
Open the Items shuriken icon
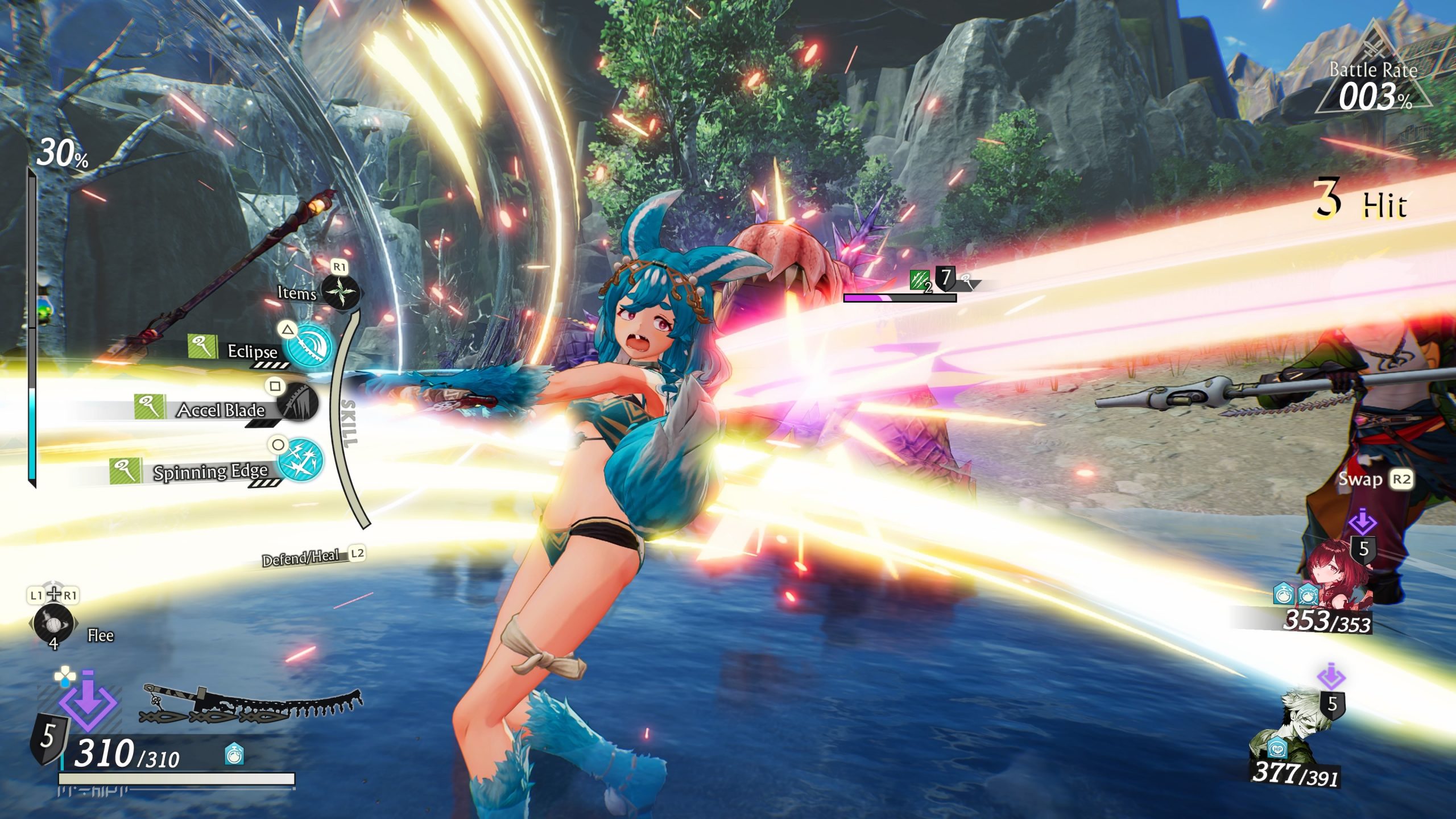[x=340, y=292]
